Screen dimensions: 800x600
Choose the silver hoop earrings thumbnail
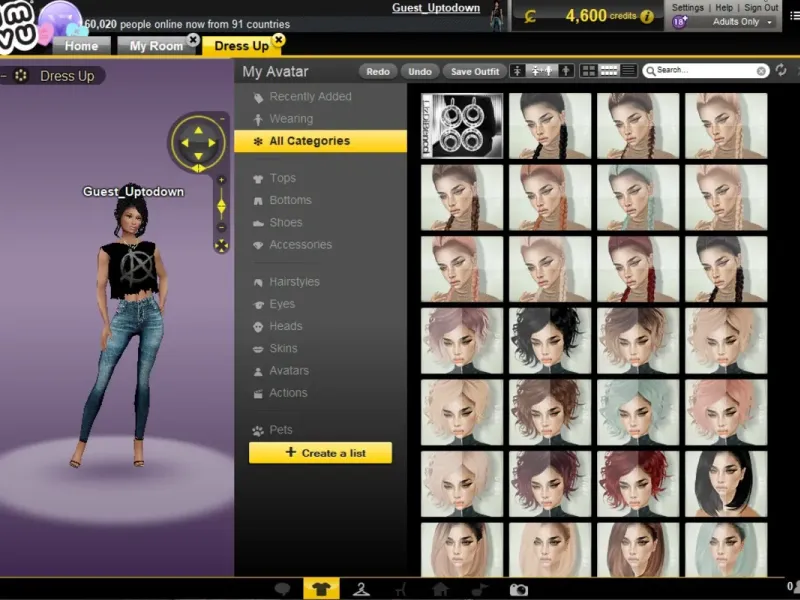pos(461,126)
